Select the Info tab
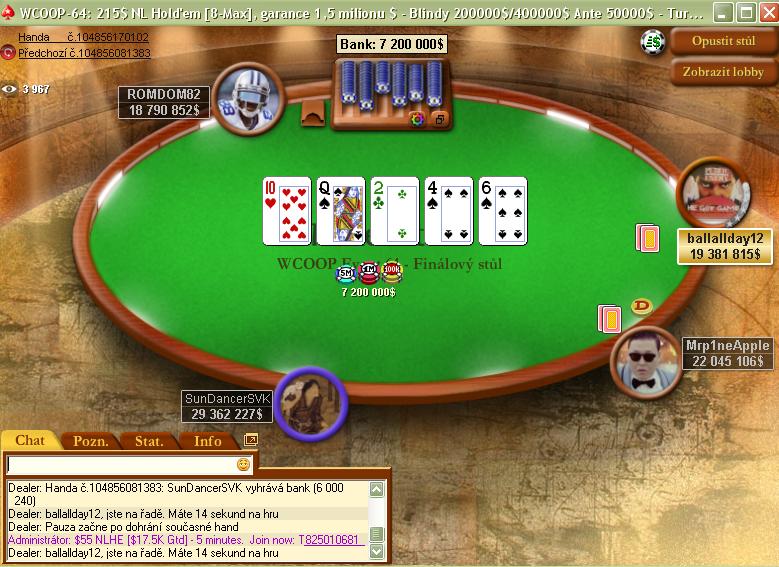 pyautogui.click(x=207, y=441)
